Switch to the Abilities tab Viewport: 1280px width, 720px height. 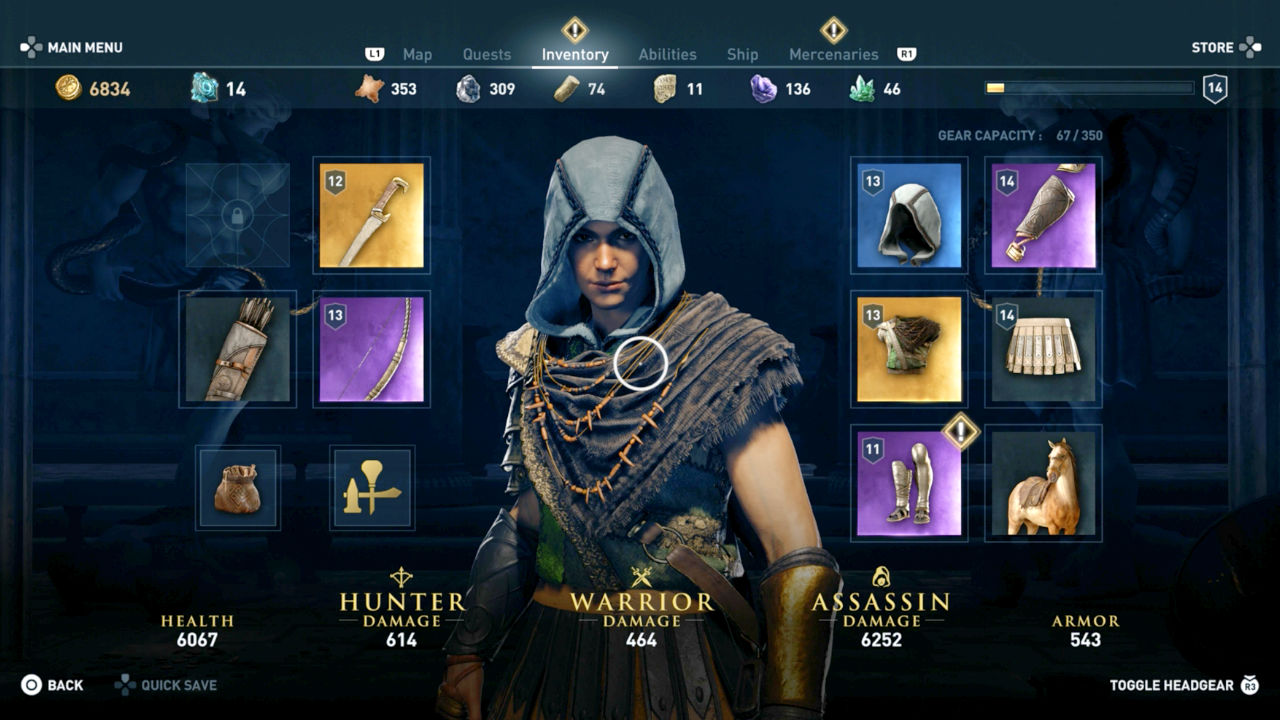coord(668,55)
